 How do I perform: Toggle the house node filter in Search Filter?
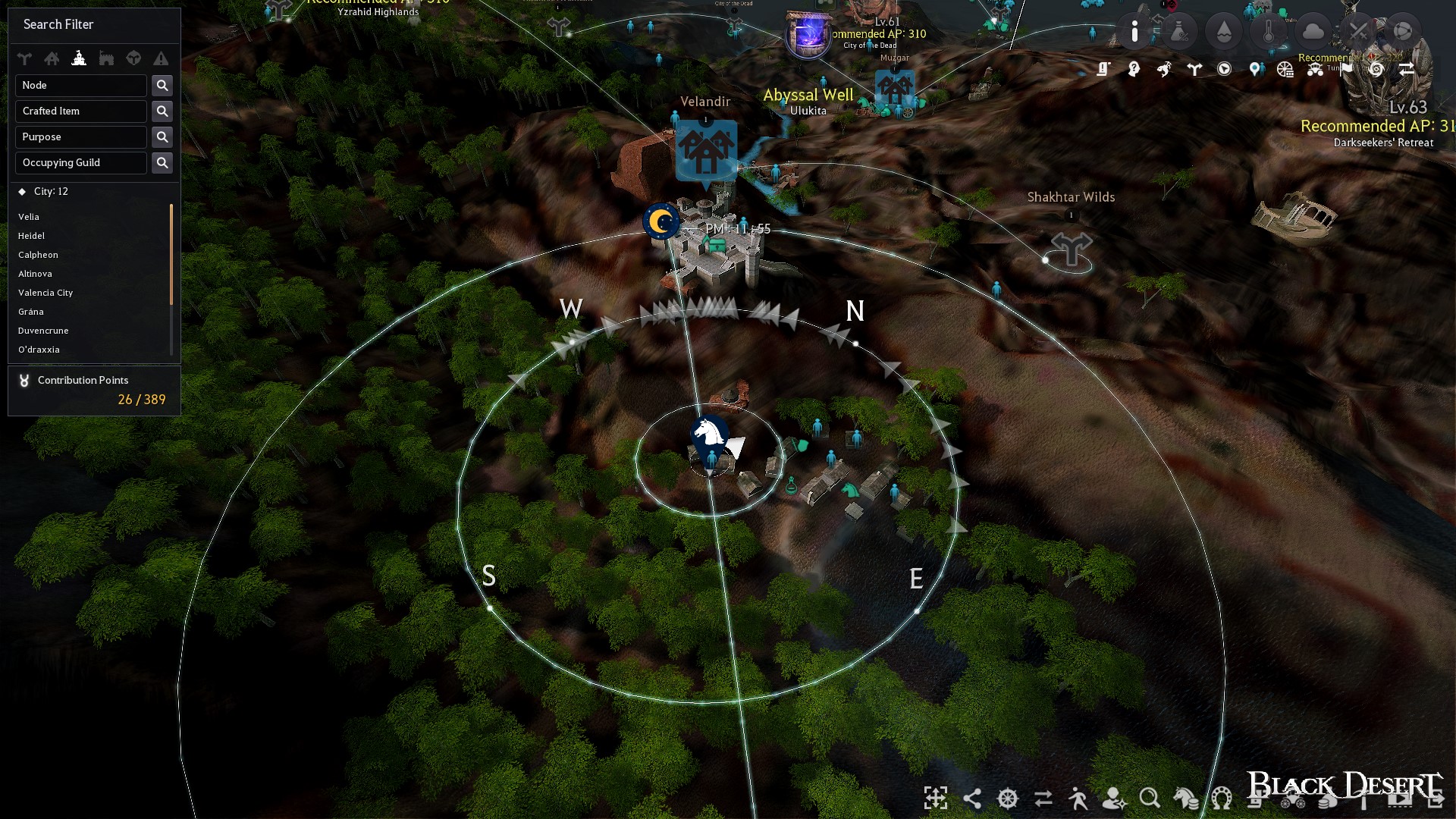pyautogui.click(x=52, y=58)
